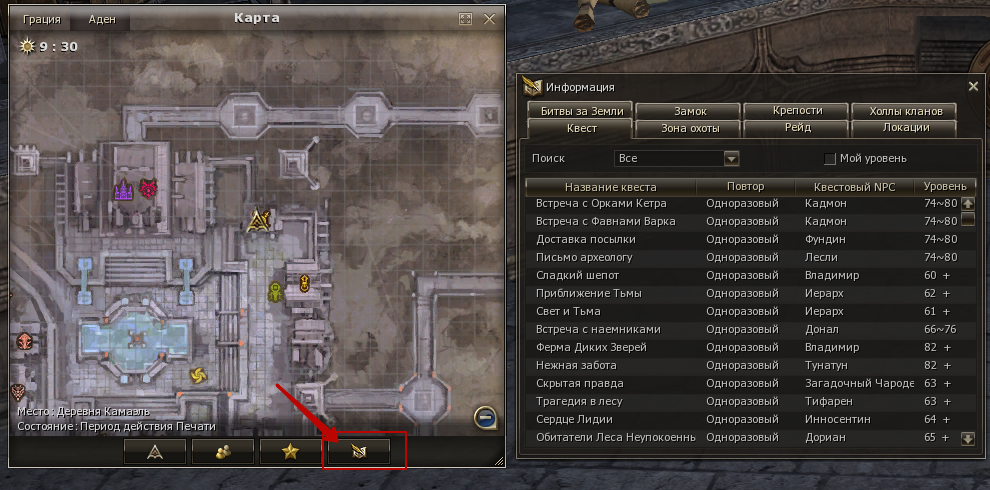Switch to the Крепости tab

797,111
